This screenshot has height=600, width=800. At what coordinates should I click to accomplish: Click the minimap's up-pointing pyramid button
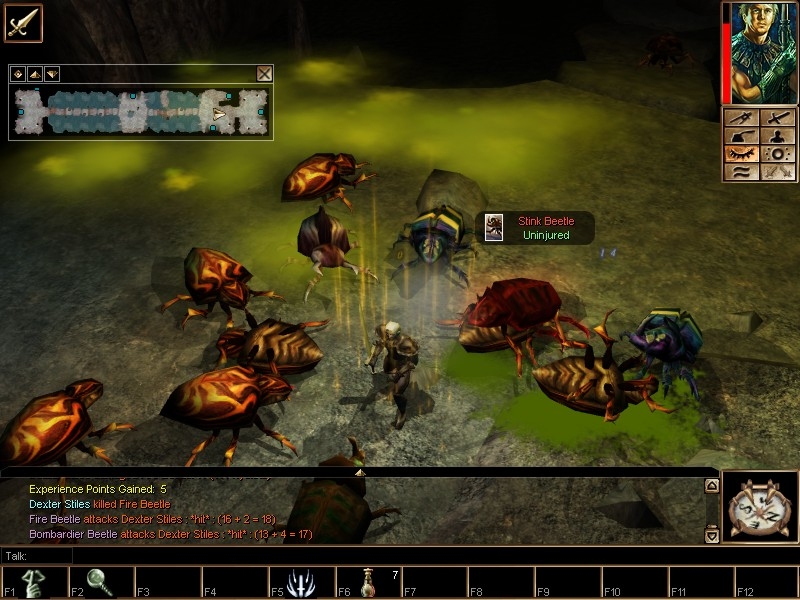tap(34, 74)
